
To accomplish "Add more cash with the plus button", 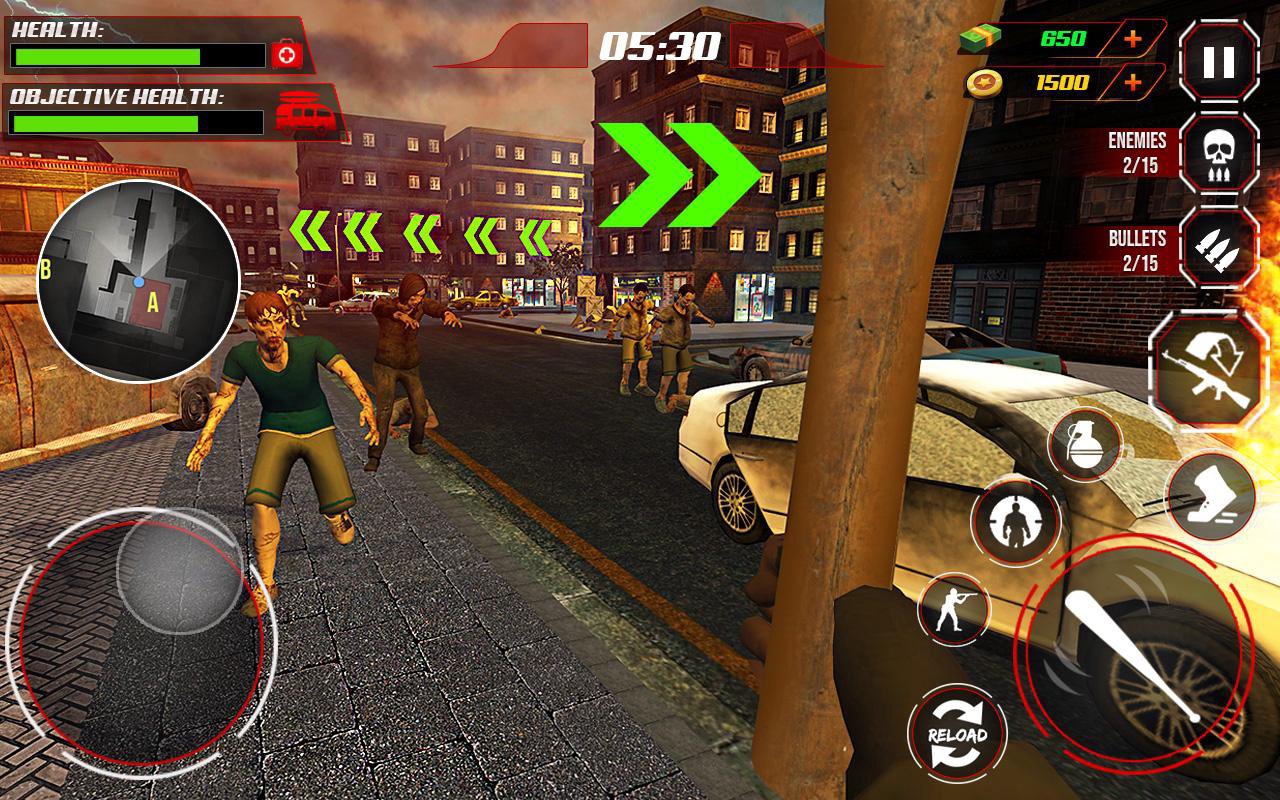I will 1132,39.
